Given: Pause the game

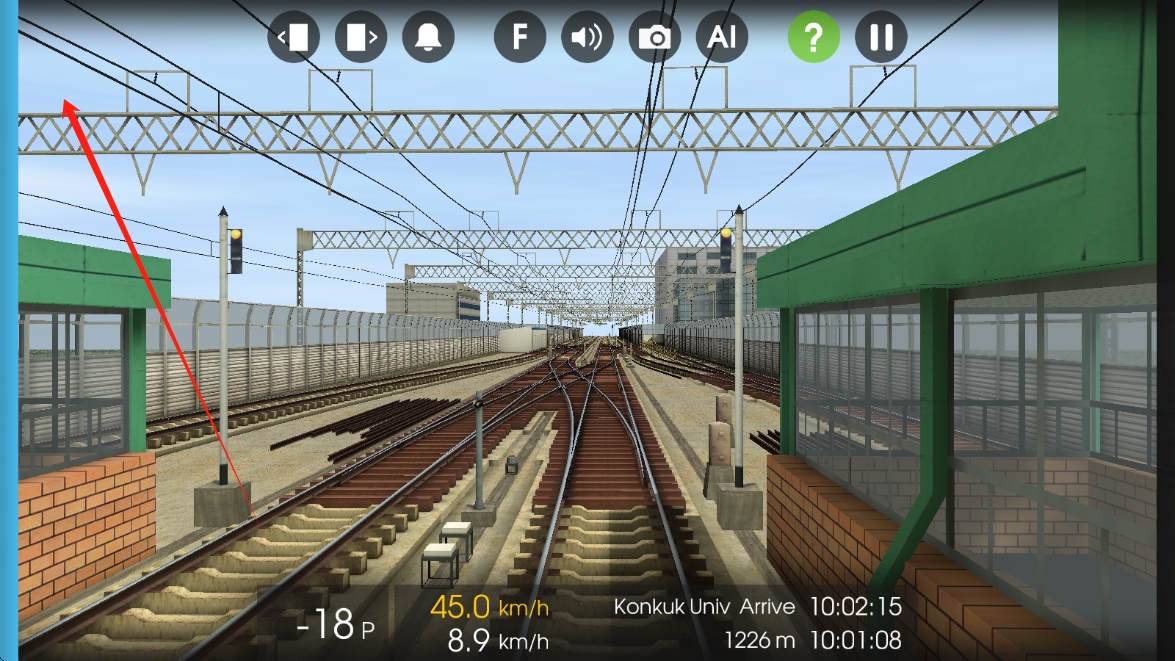Looking at the screenshot, I should coord(881,37).
